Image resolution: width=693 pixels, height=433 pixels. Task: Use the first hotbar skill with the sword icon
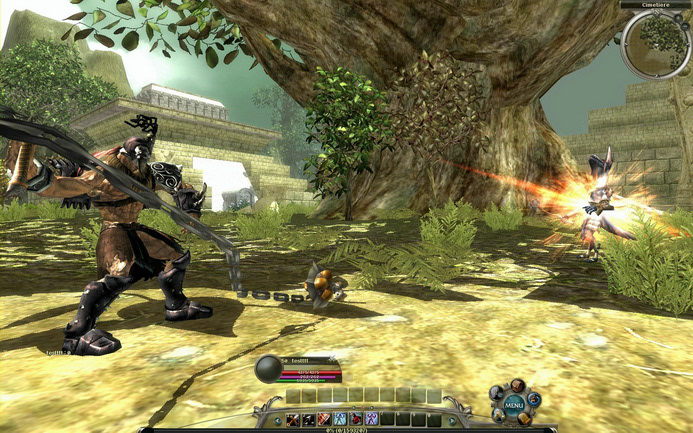coord(293,419)
